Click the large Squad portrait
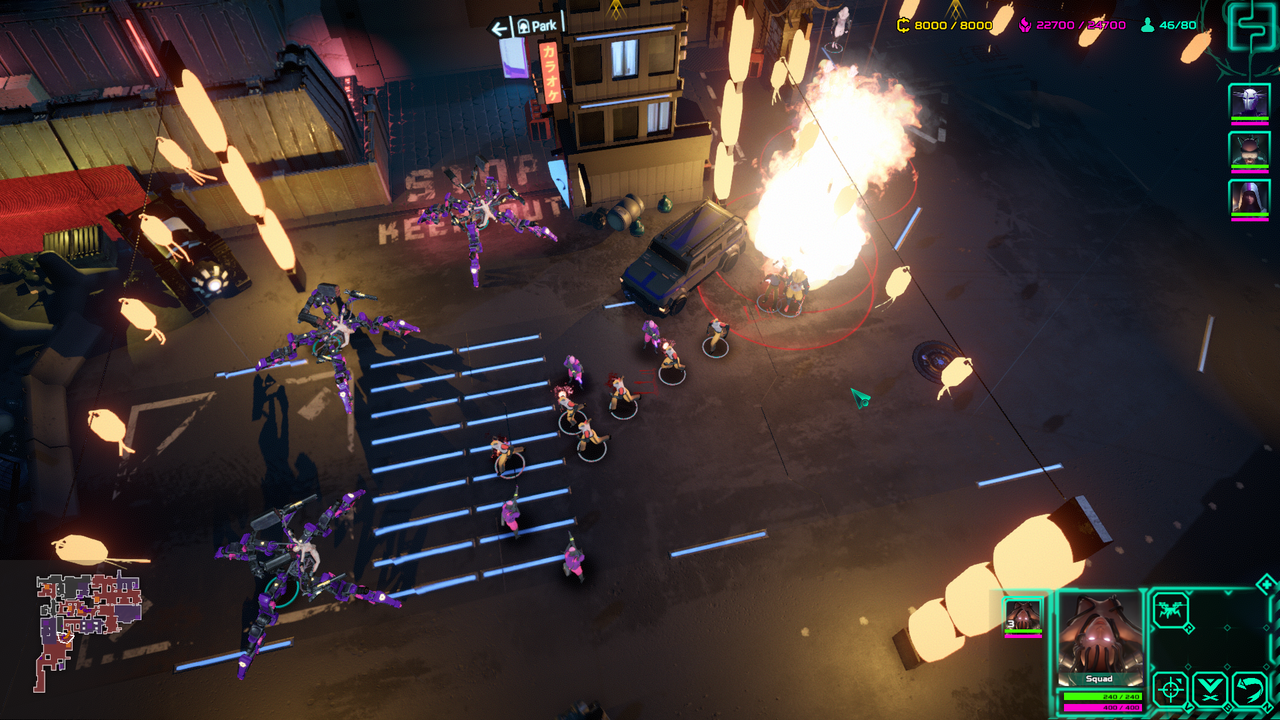The height and width of the screenshot is (720, 1280). [1099, 638]
